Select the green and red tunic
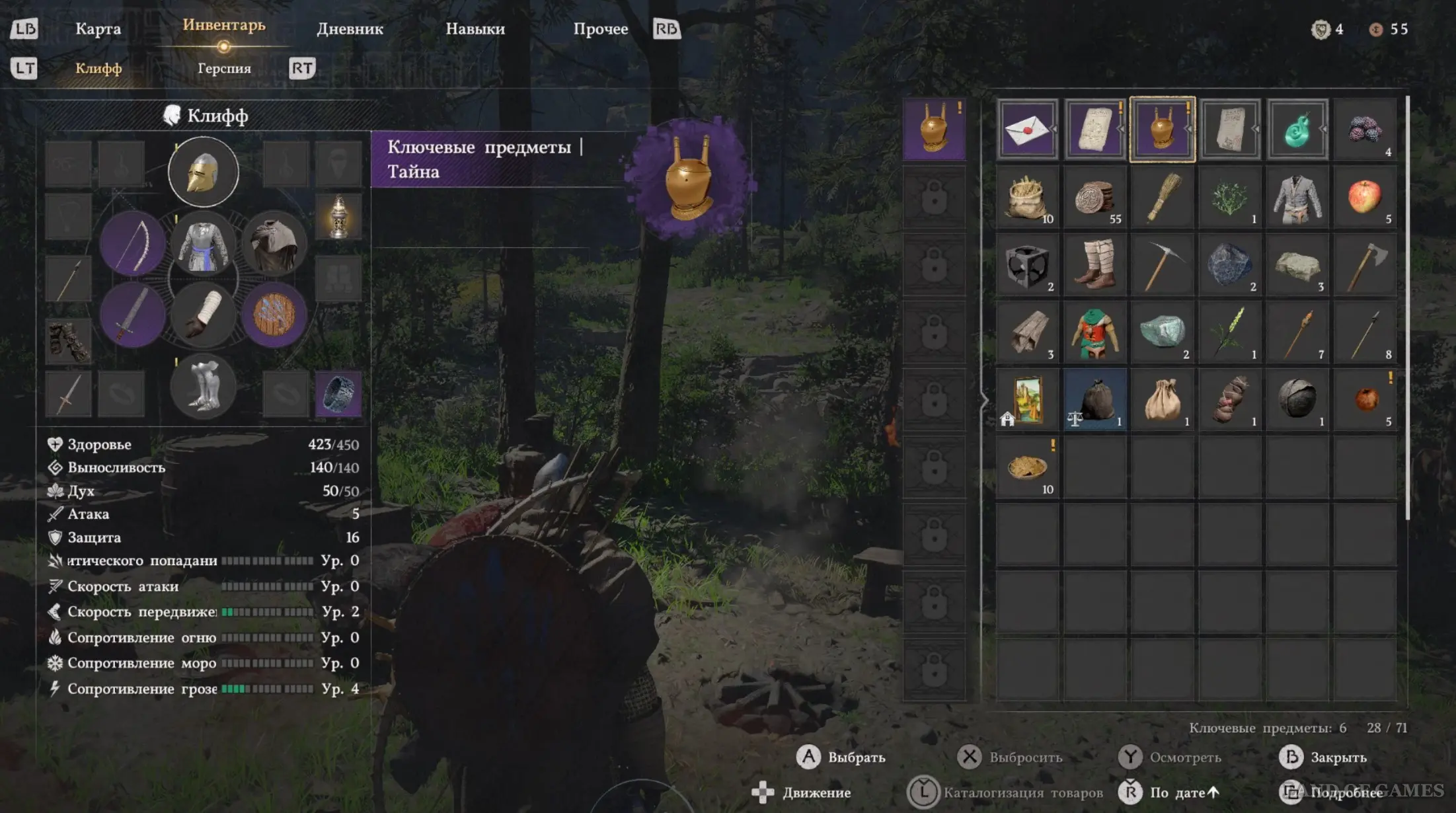Viewport: 1456px width, 813px height. 1094,332
